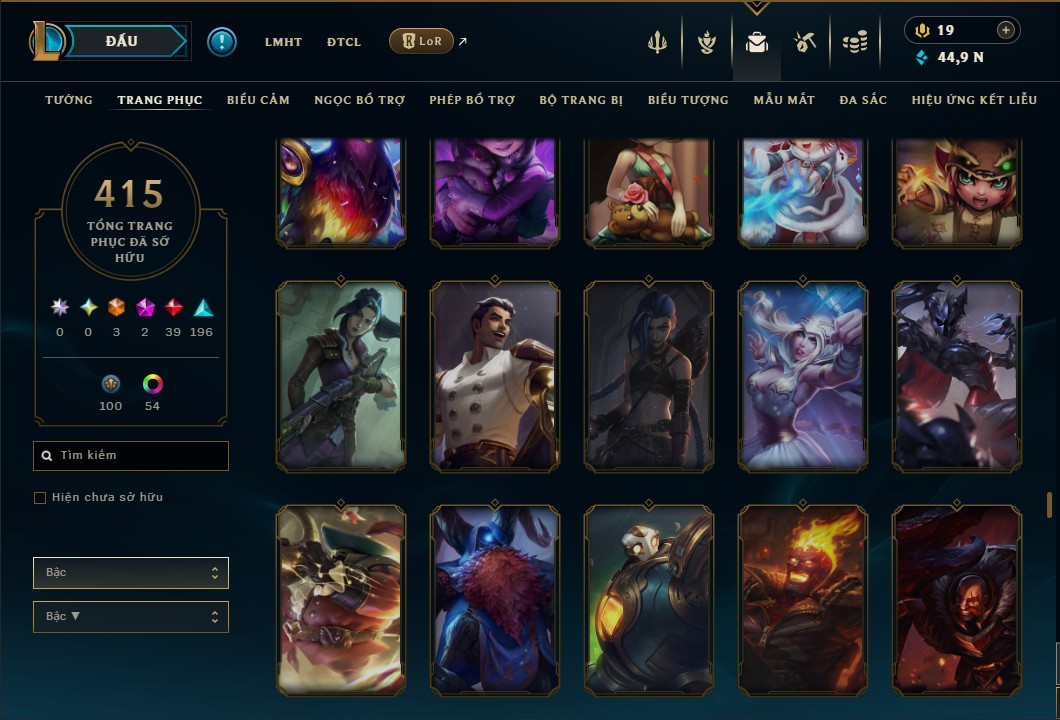Add currency with the plus button

(x=1006, y=30)
